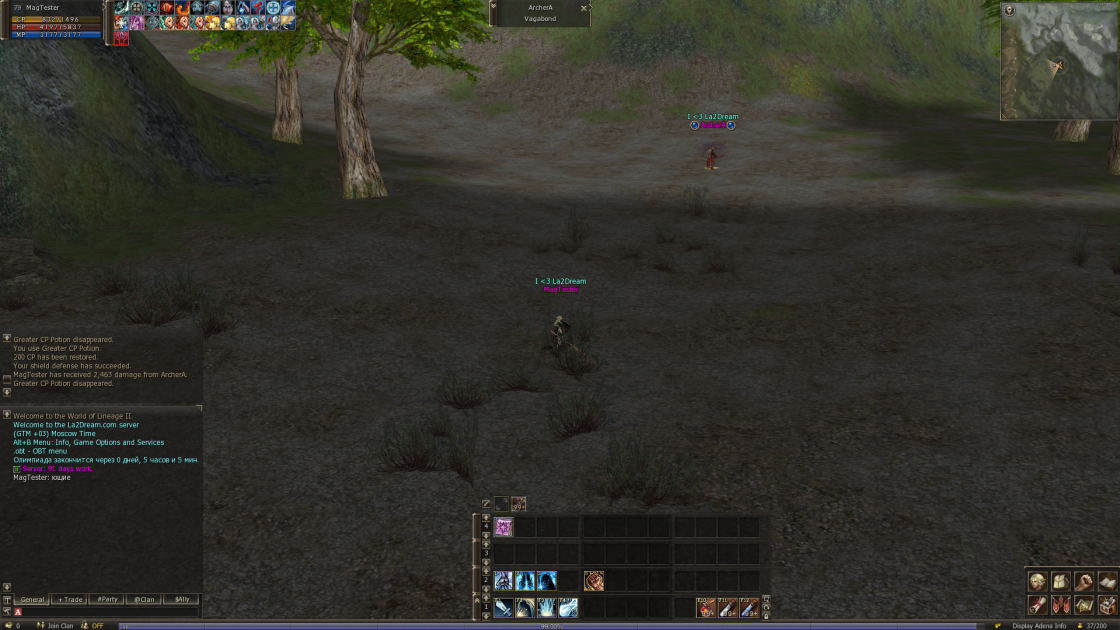Open the inventory bag icon
Viewport: 1120px width, 630px height.
click(1061, 582)
